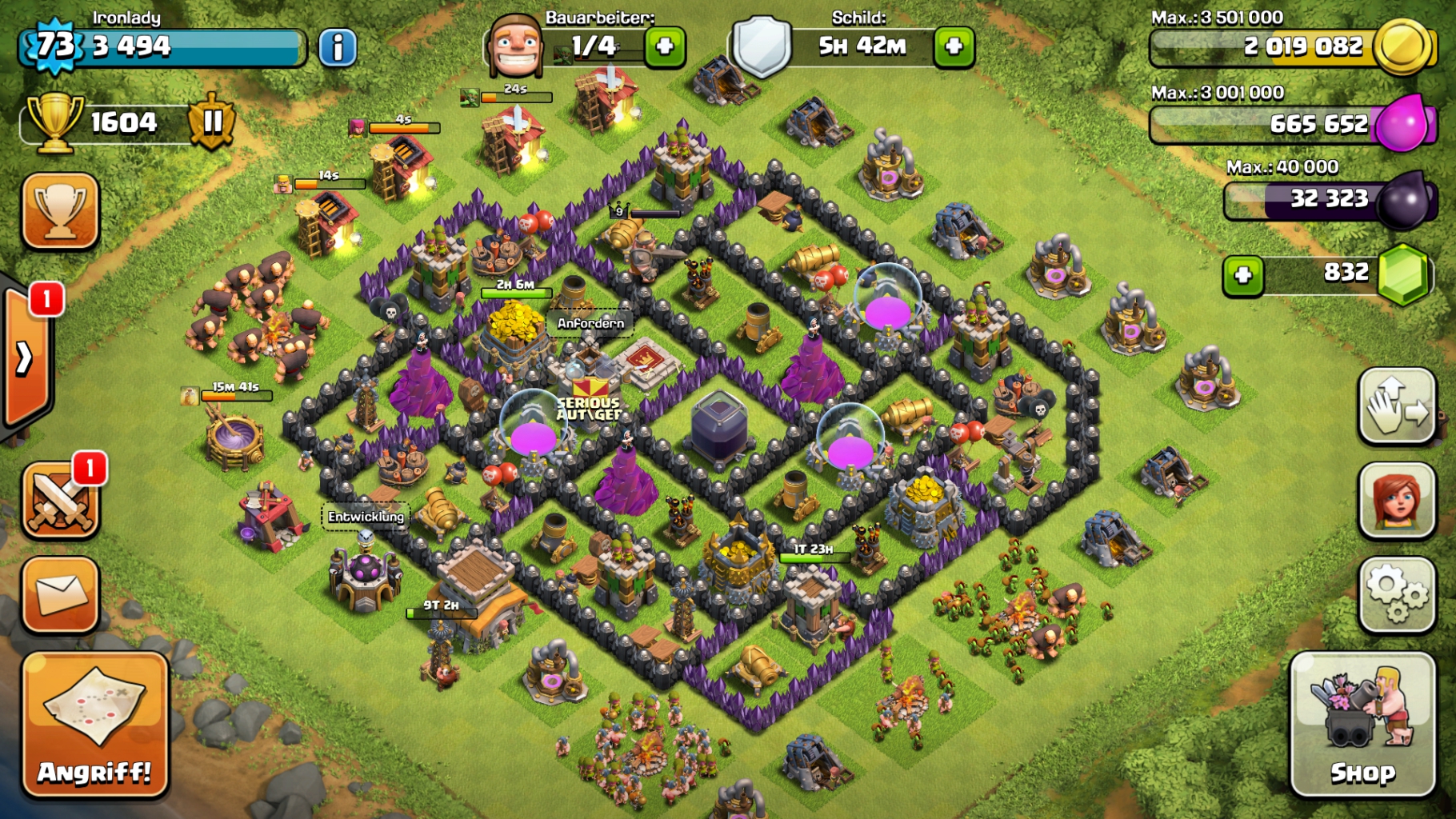Viewport: 1456px width, 819px height.
Task: Open the red-haired Valkyrie portrait button
Action: [x=1397, y=500]
